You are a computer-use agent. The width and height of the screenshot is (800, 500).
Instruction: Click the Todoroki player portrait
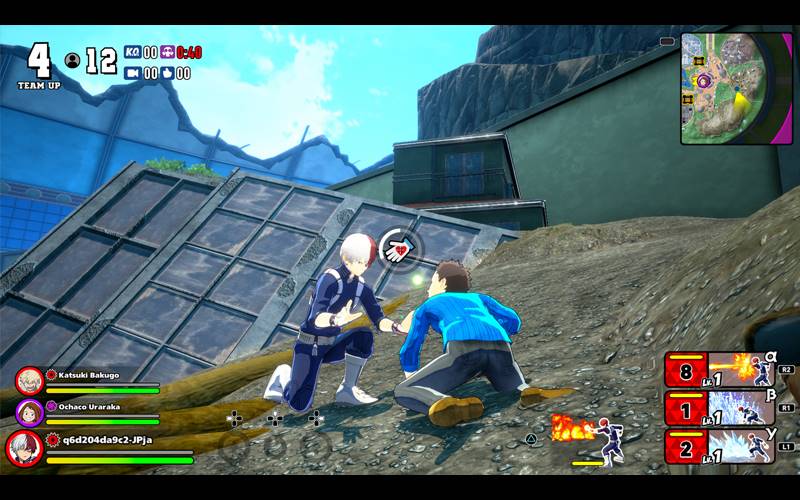(24, 448)
